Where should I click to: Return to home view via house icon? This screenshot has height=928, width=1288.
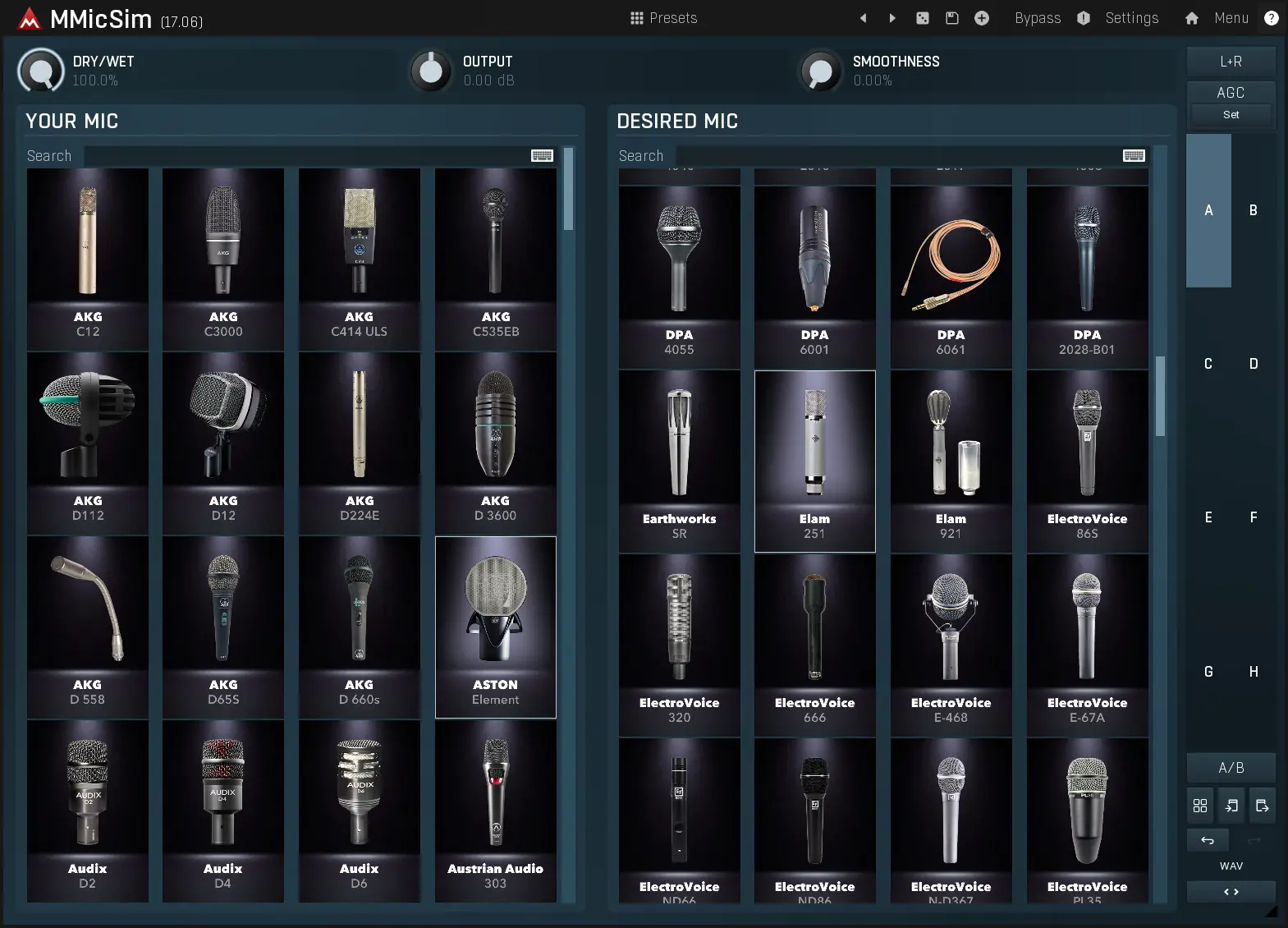[x=1190, y=17]
